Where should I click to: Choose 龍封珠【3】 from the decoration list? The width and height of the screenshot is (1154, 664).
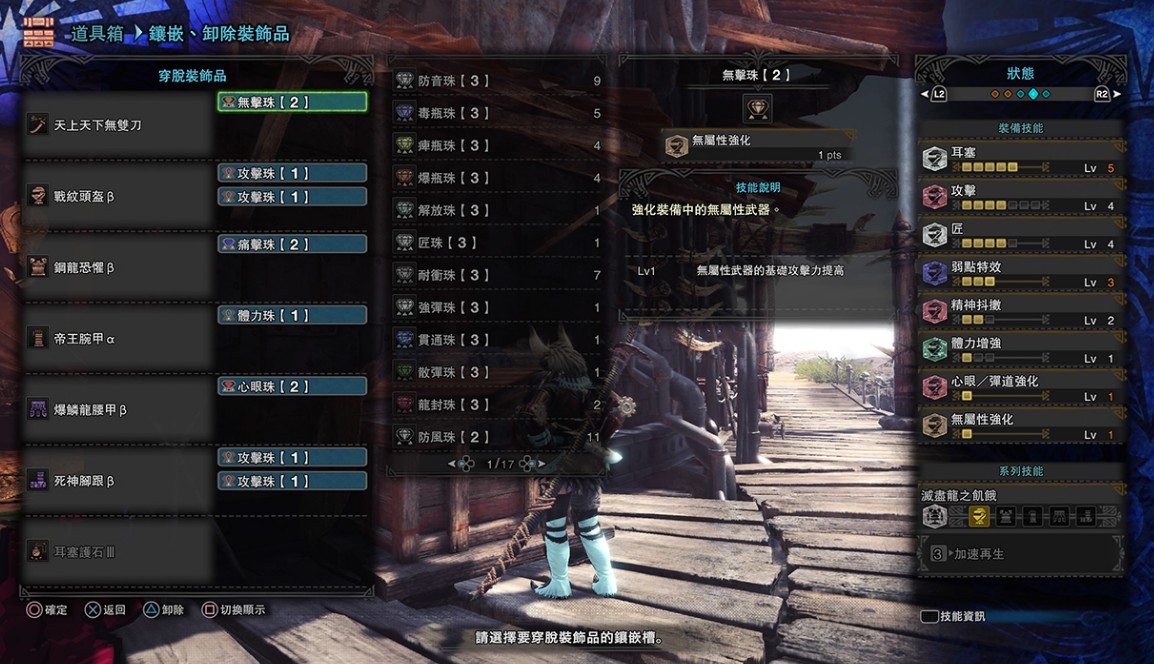pos(500,405)
